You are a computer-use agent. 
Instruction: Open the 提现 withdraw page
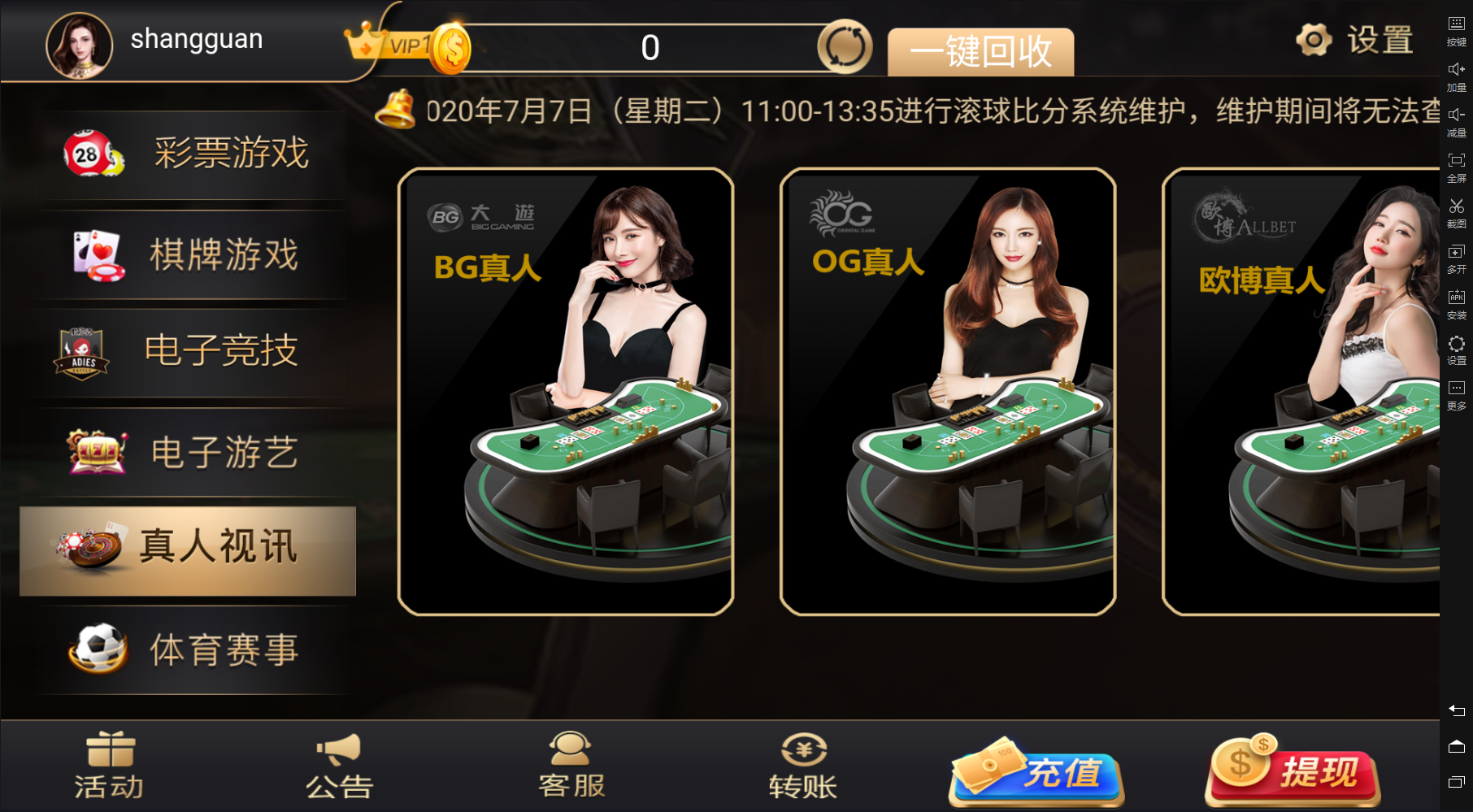(1293, 771)
